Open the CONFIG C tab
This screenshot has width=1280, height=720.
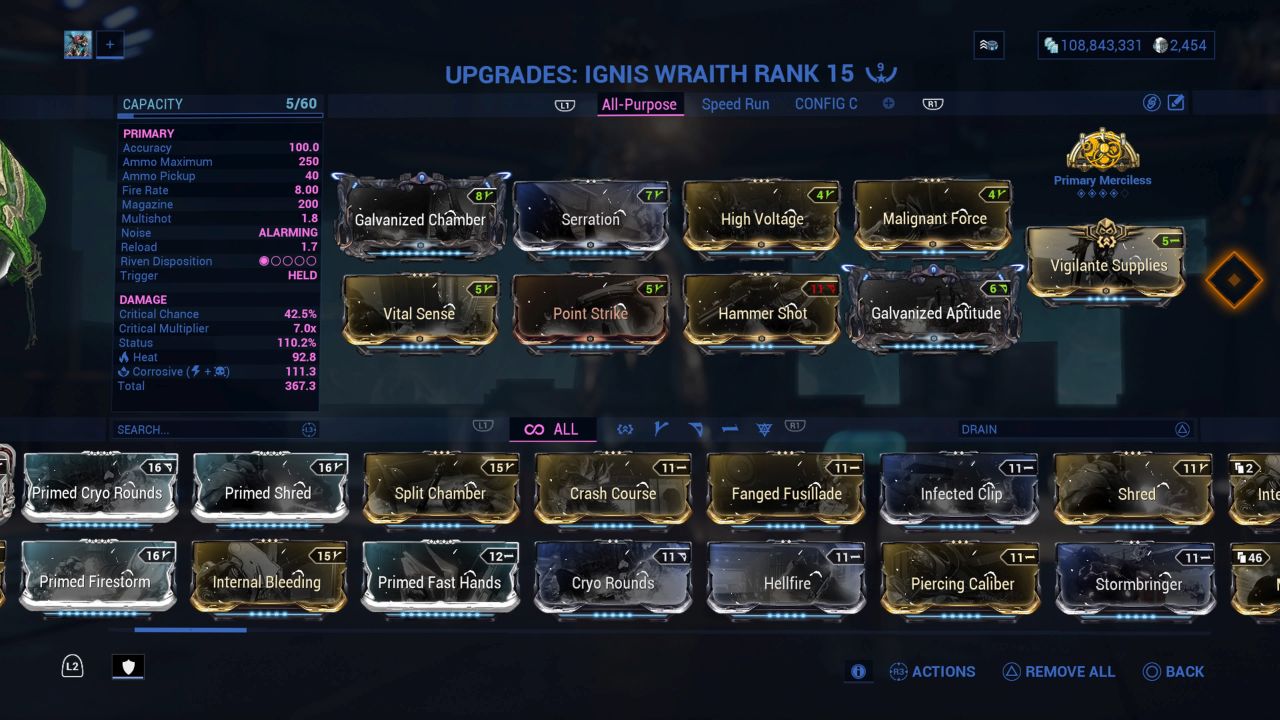click(826, 103)
